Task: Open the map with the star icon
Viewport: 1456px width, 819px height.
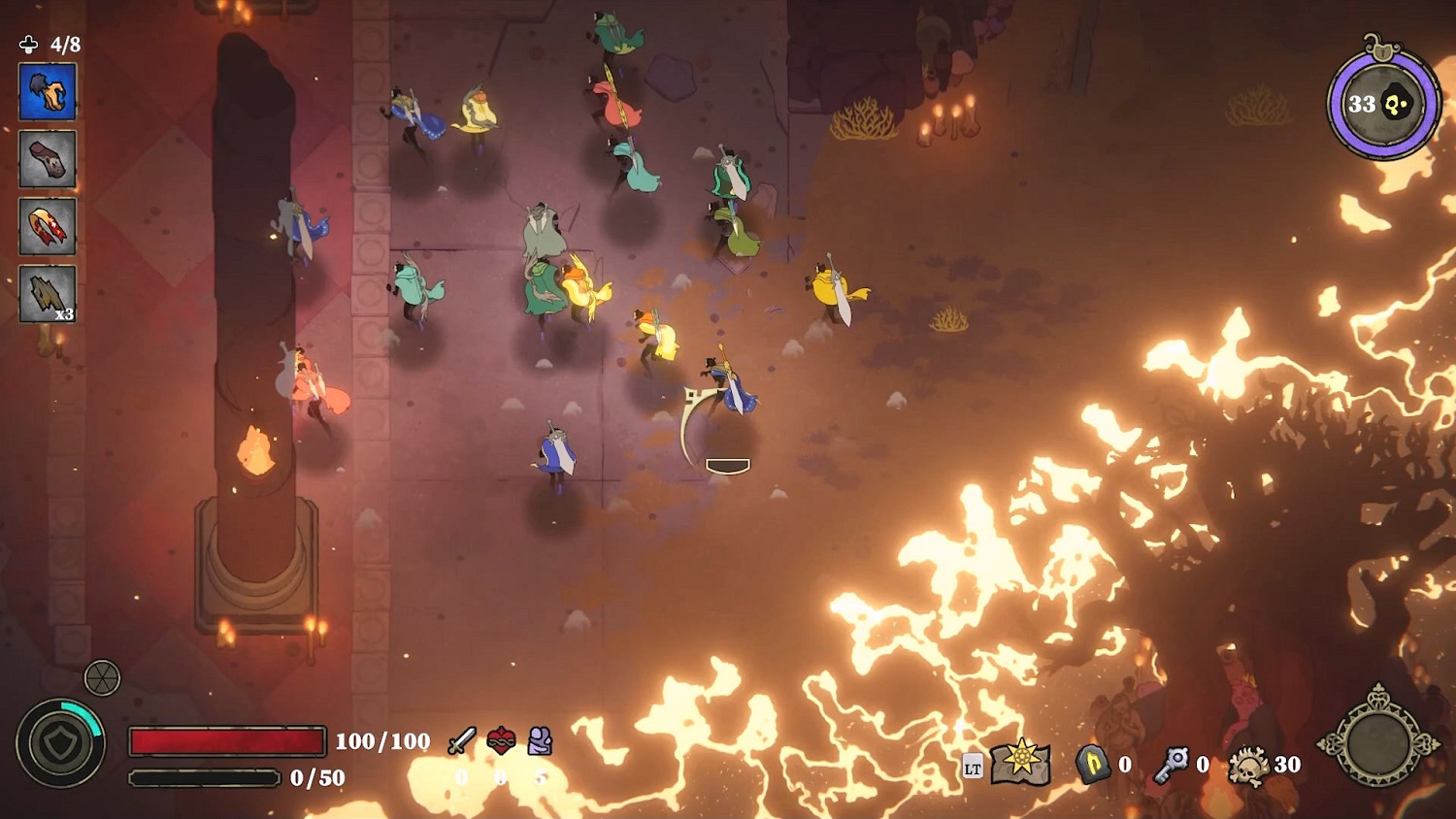Action: (1020, 763)
